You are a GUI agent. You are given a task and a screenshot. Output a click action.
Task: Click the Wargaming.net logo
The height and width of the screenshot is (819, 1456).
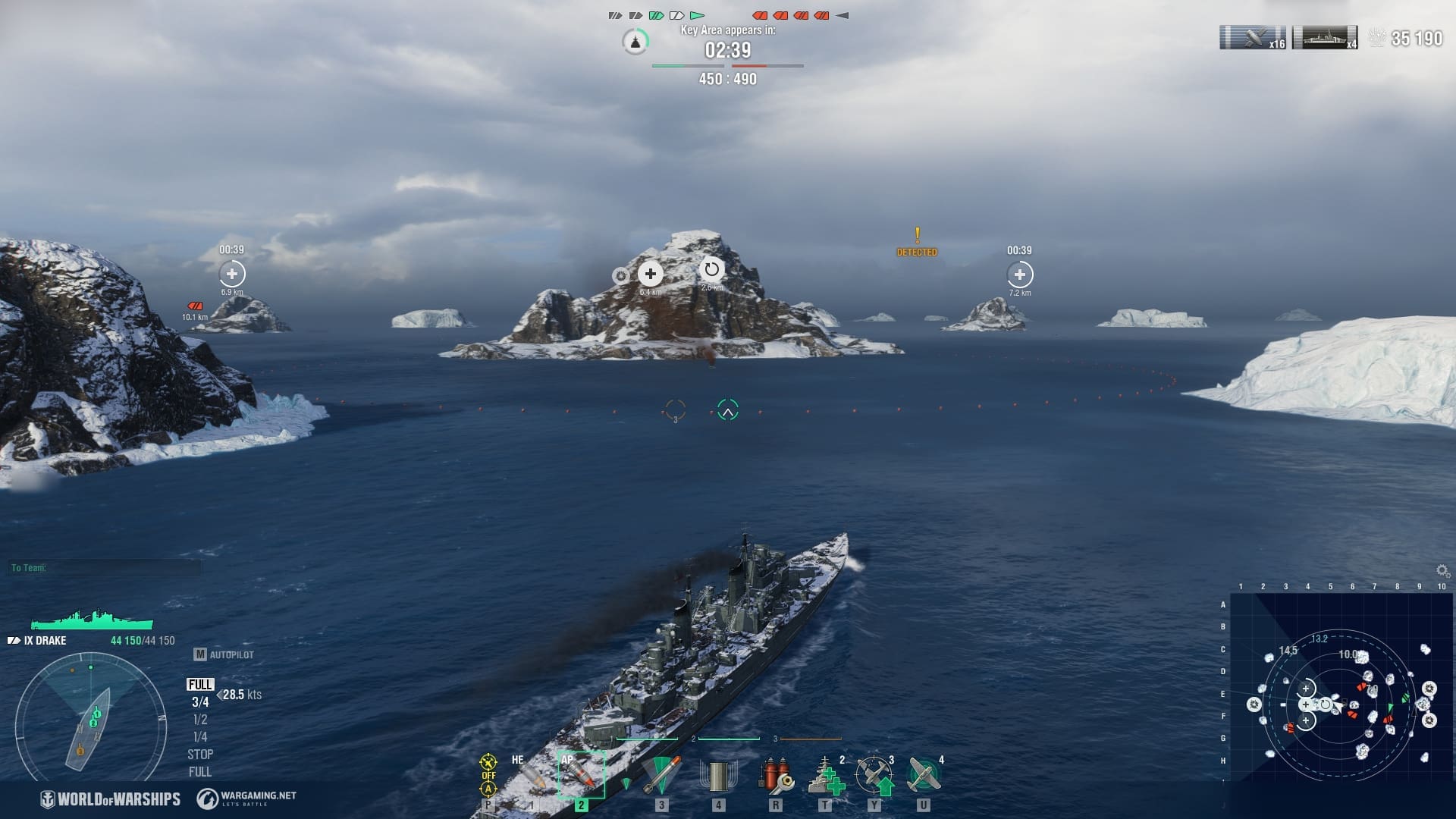click(x=246, y=799)
